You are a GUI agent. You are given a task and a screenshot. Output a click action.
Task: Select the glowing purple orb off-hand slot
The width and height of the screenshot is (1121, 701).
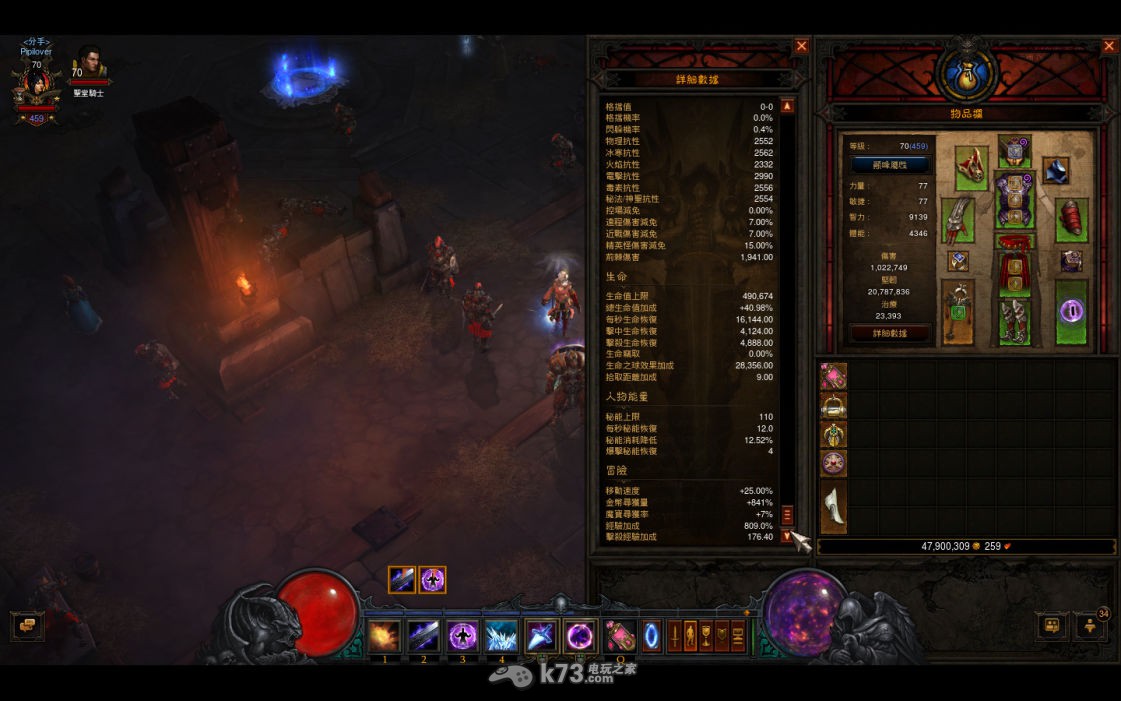pos(1071,312)
